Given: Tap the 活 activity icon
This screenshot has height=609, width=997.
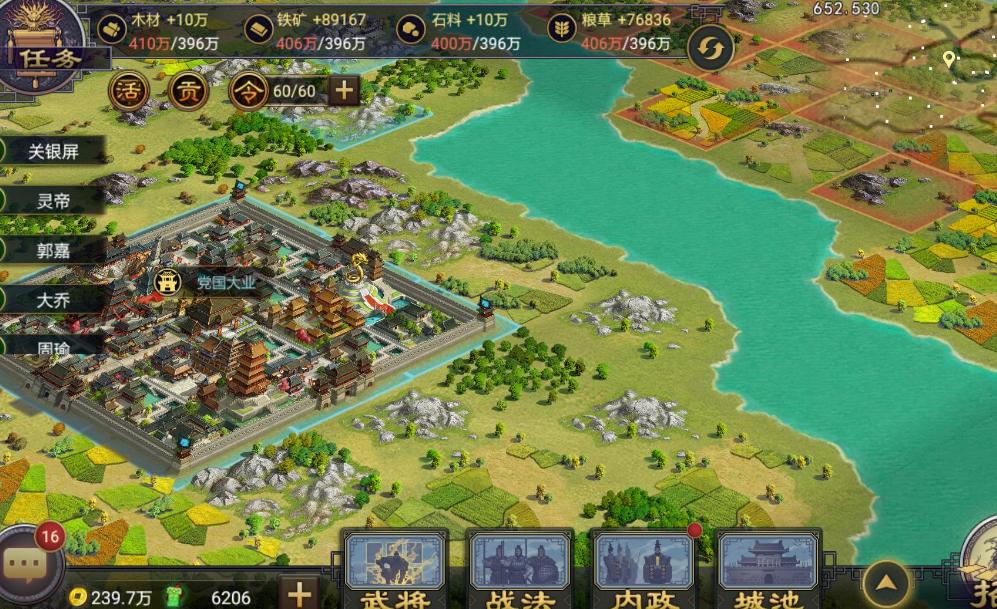Looking at the screenshot, I should (127, 91).
